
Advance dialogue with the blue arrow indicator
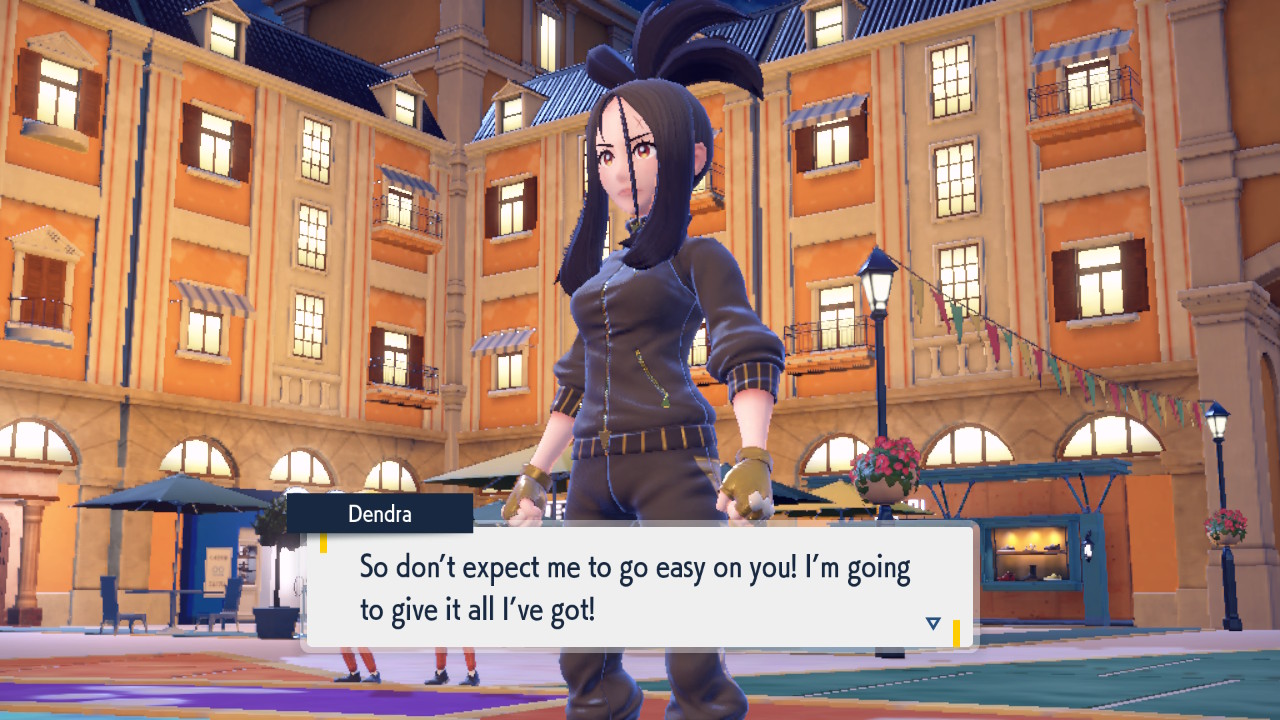click(933, 623)
